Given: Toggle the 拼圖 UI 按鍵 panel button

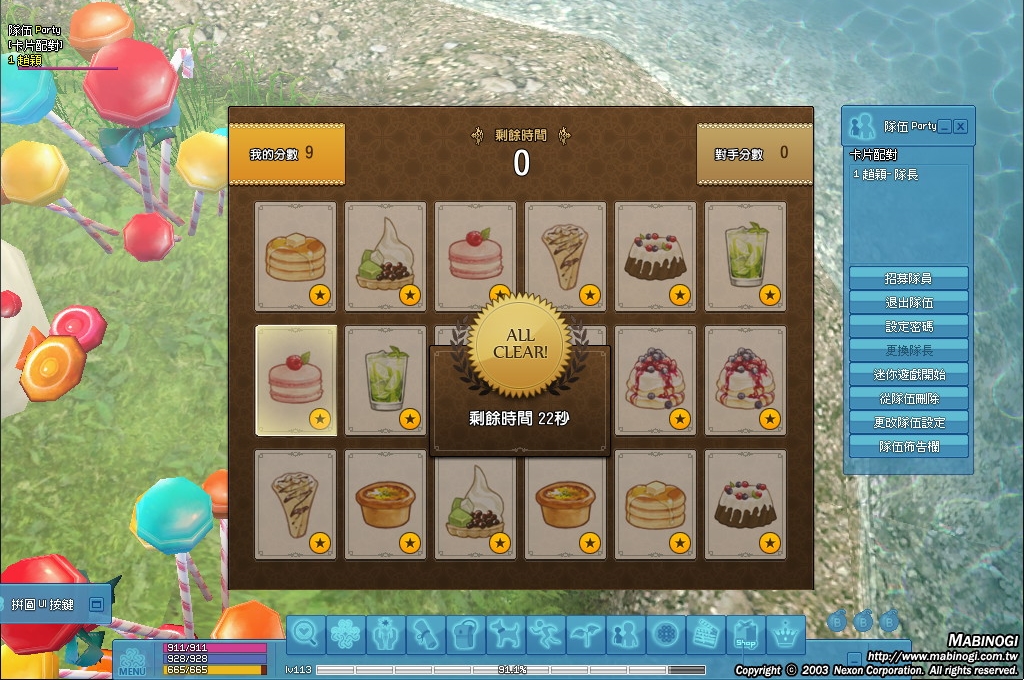Looking at the screenshot, I should point(96,604).
